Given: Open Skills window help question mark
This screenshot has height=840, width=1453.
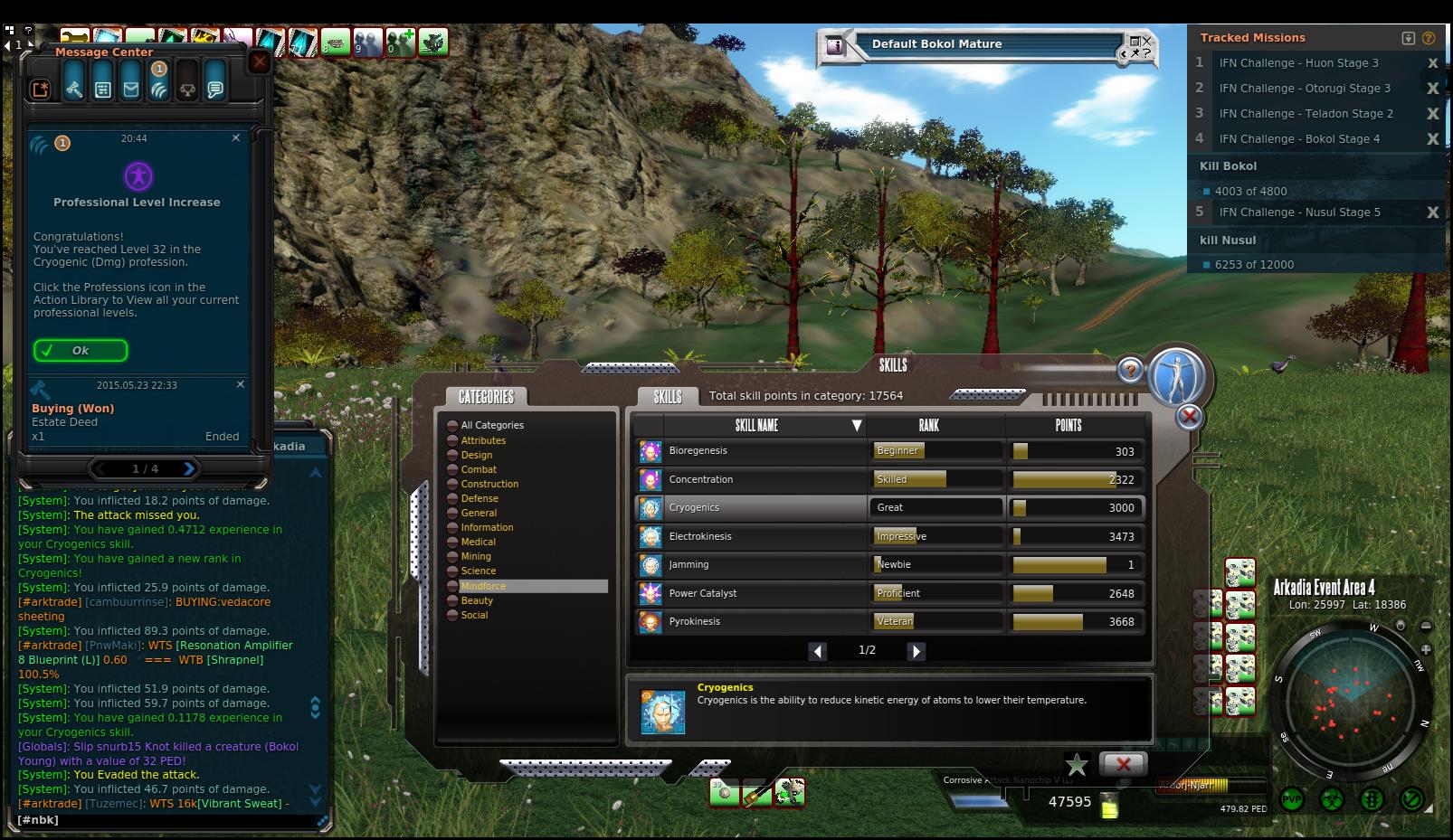Looking at the screenshot, I should click(x=1130, y=370).
